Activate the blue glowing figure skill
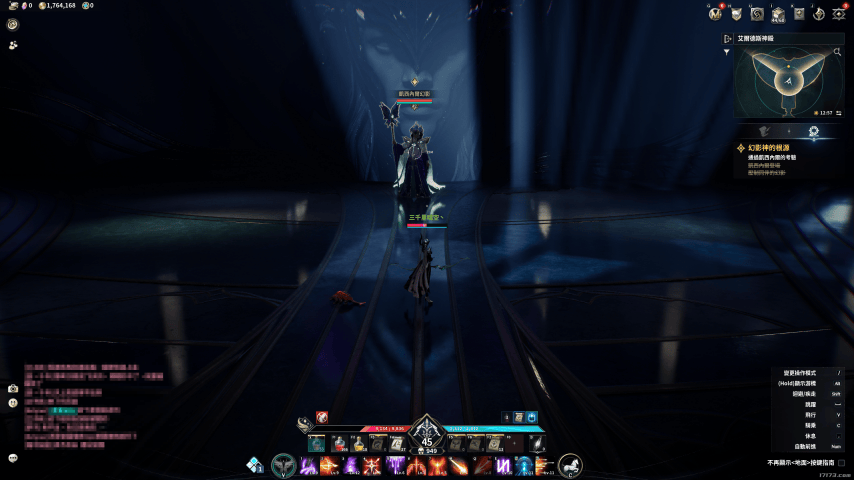 pyautogui.click(x=524, y=465)
